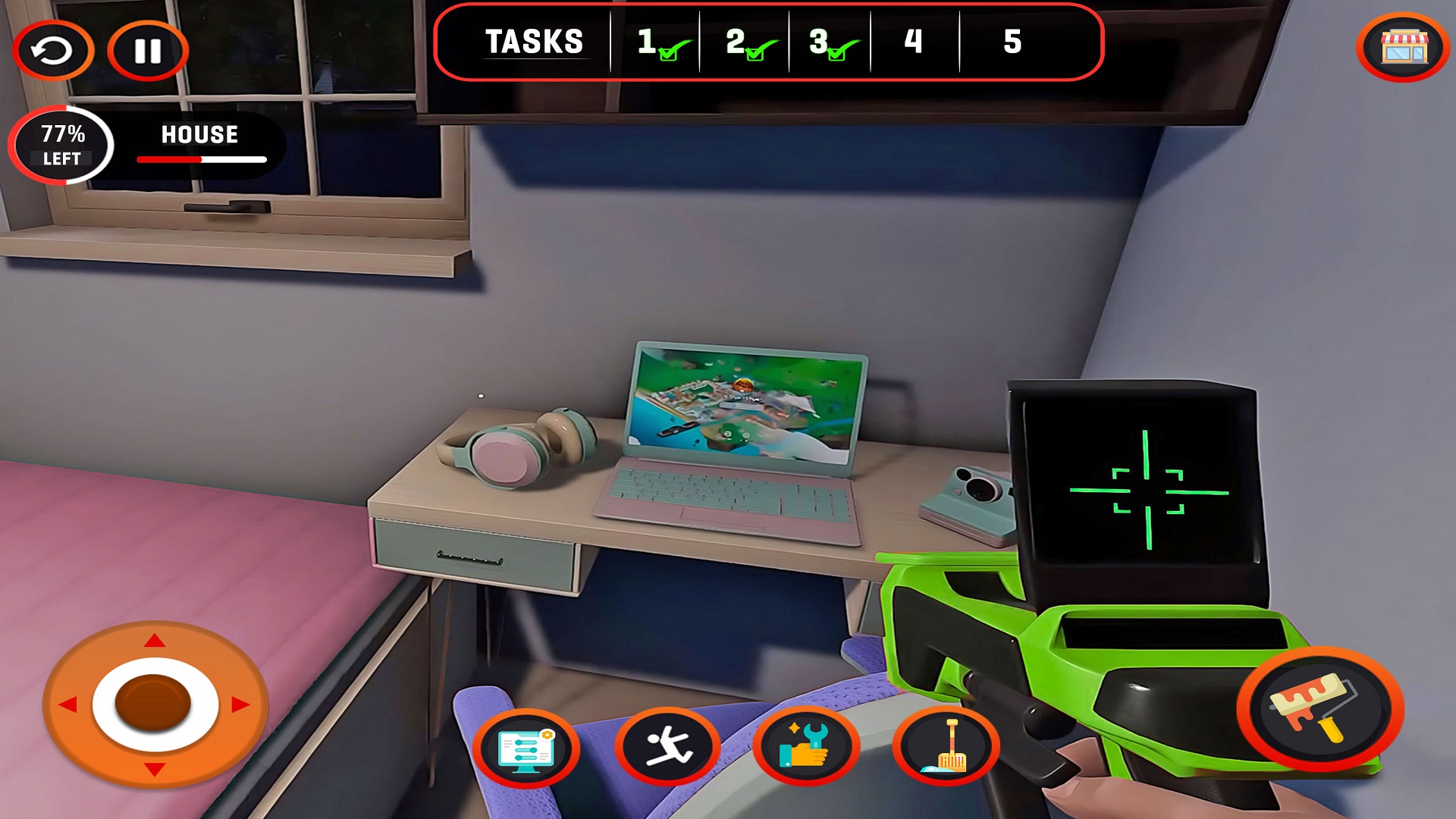Check off task number 4
Image resolution: width=1456 pixels, height=819 pixels.
click(914, 43)
